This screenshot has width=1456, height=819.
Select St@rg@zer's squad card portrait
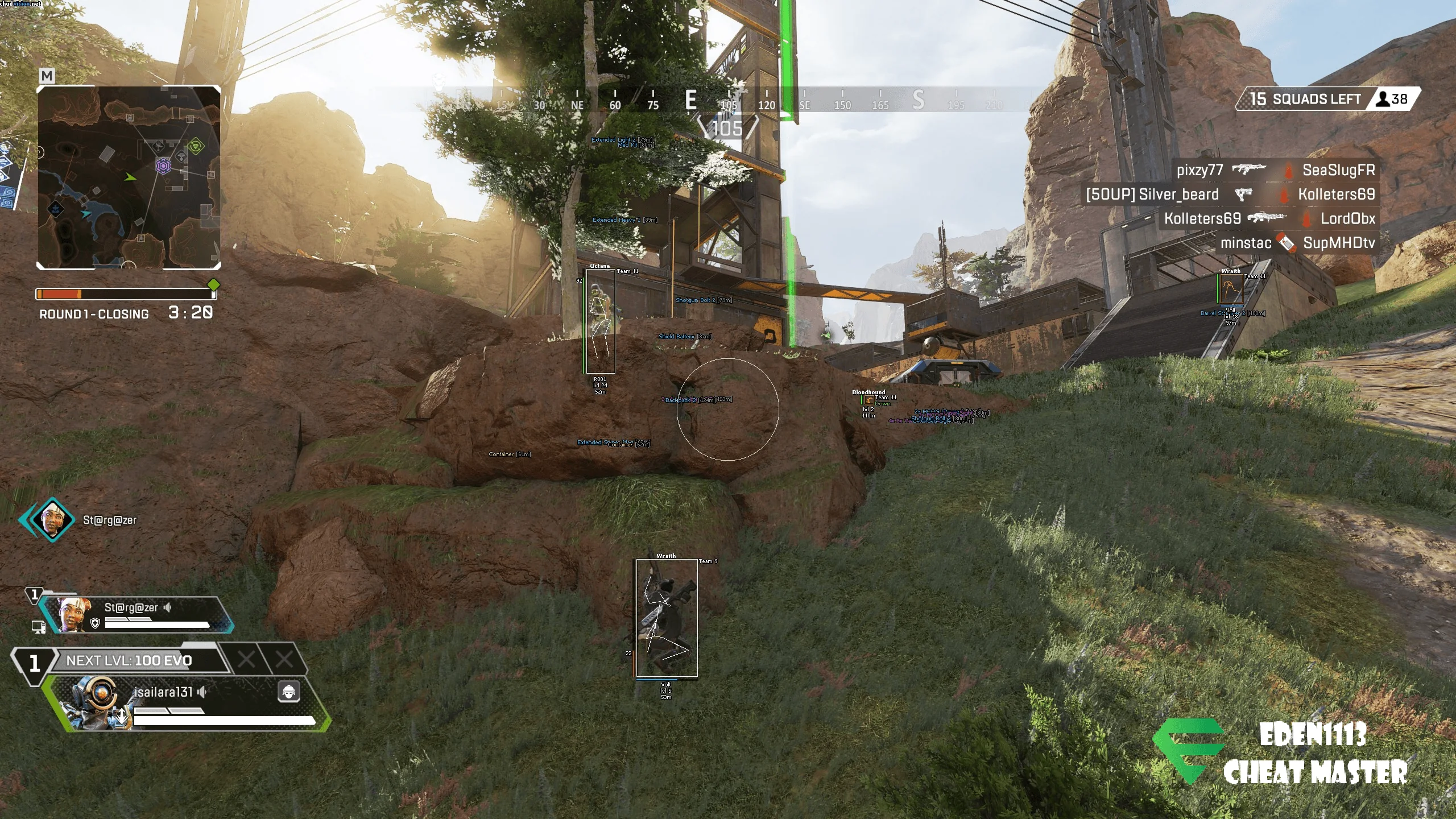pyautogui.click(x=73, y=614)
